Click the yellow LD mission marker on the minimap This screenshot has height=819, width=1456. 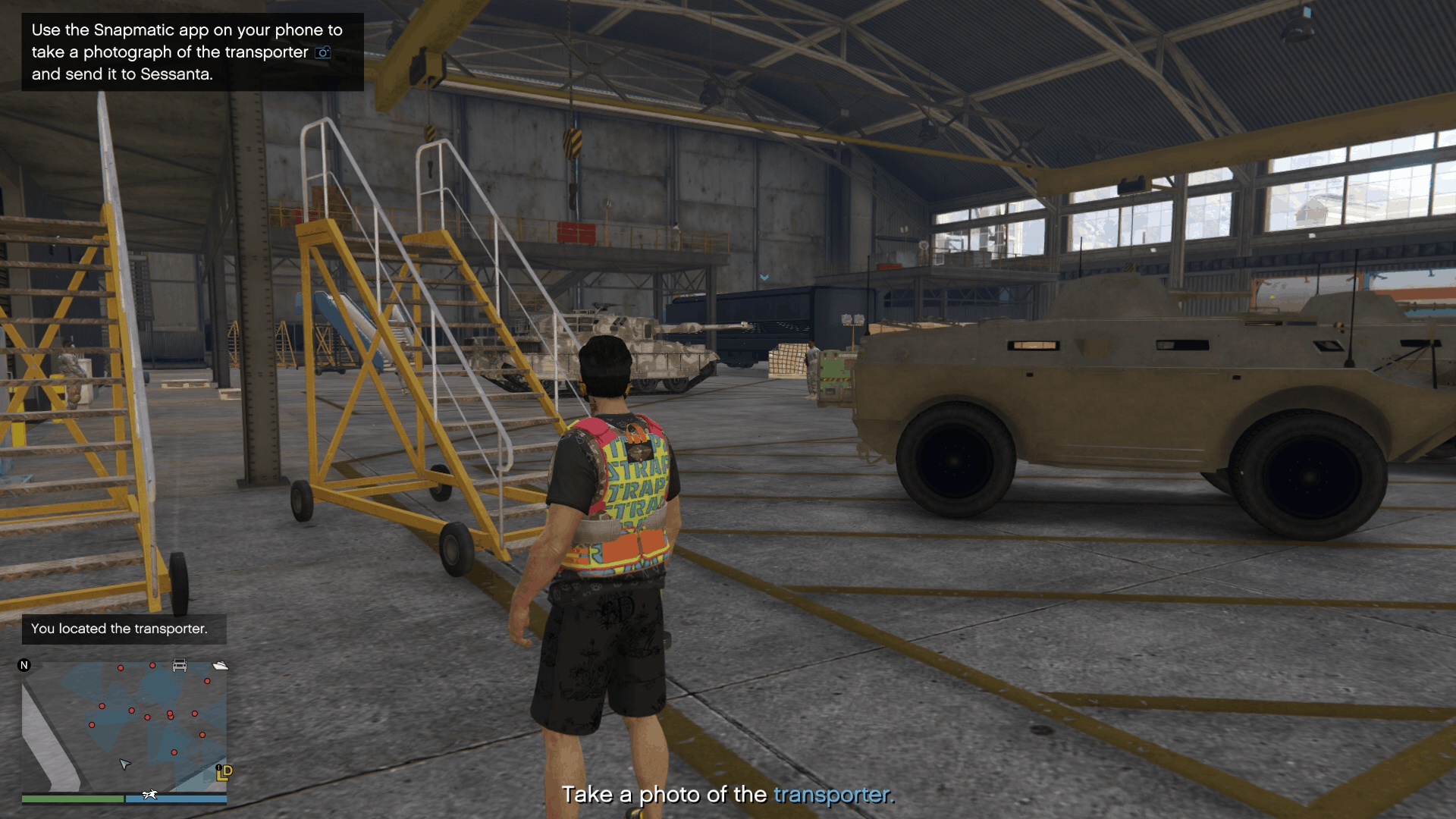(224, 773)
